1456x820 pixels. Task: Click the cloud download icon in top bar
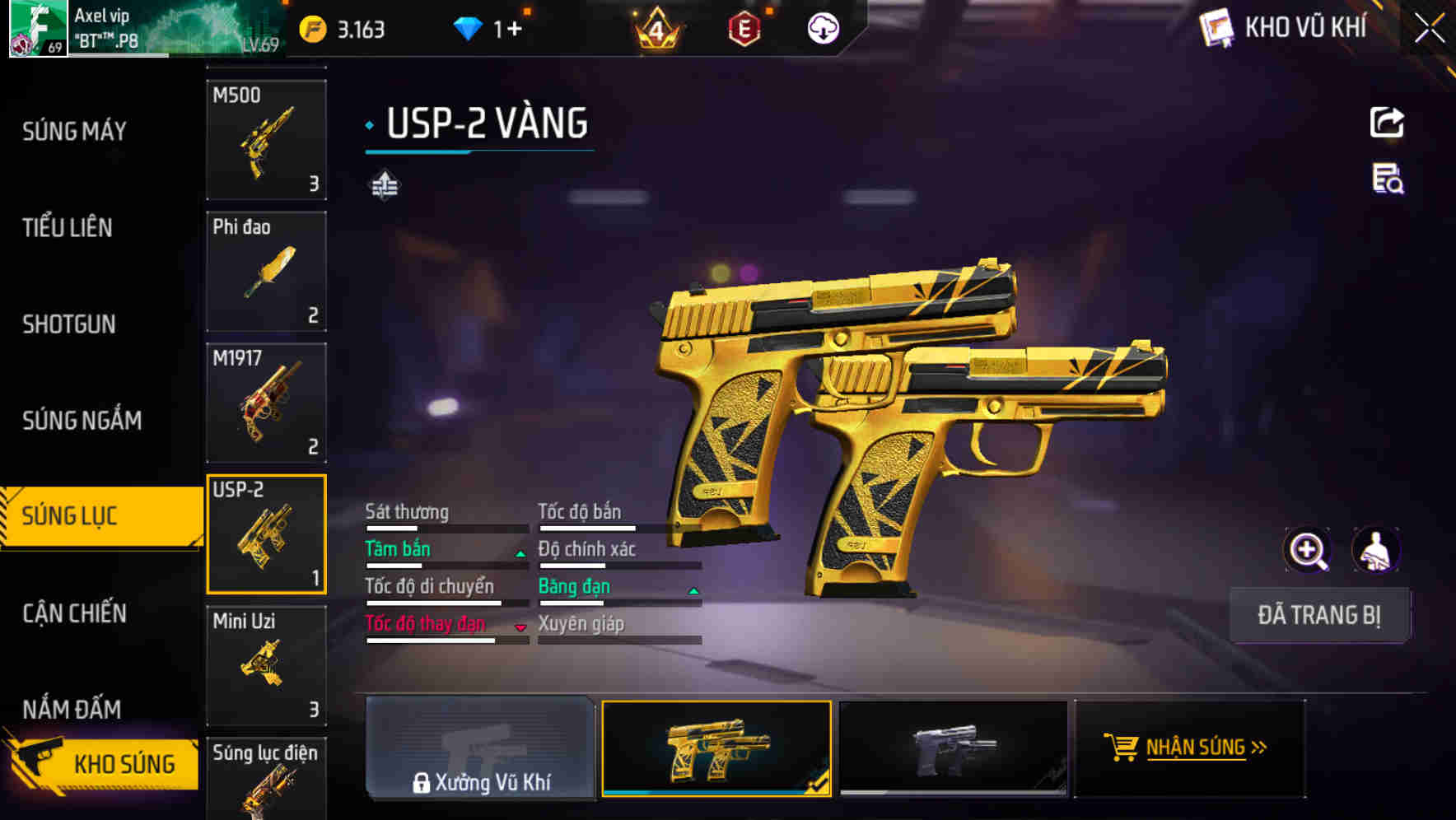click(823, 27)
